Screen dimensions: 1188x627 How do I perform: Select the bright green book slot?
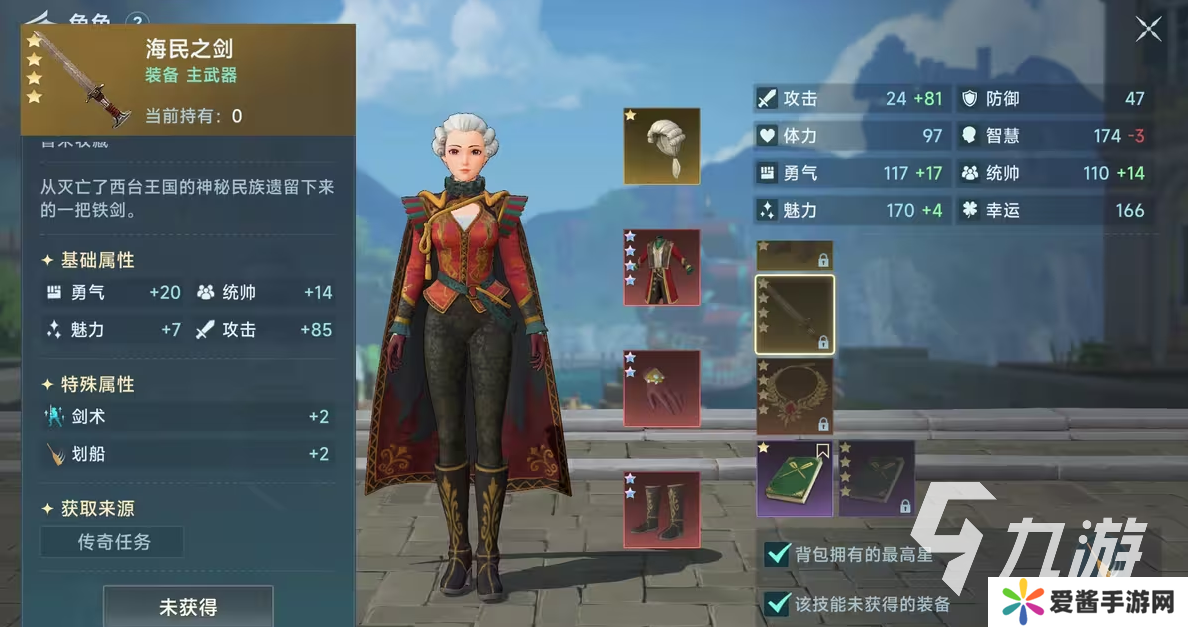click(x=794, y=478)
